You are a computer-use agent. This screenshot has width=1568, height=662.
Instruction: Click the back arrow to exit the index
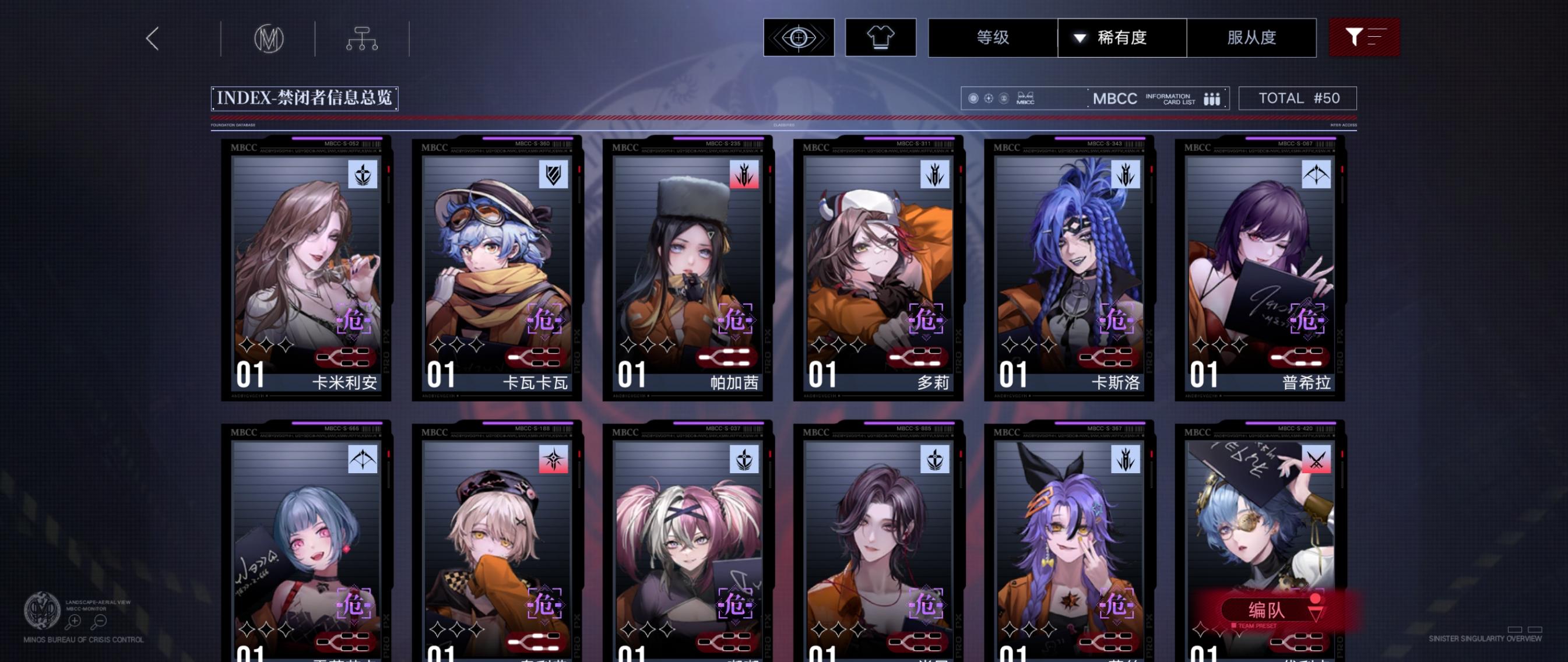[x=152, y=38]
